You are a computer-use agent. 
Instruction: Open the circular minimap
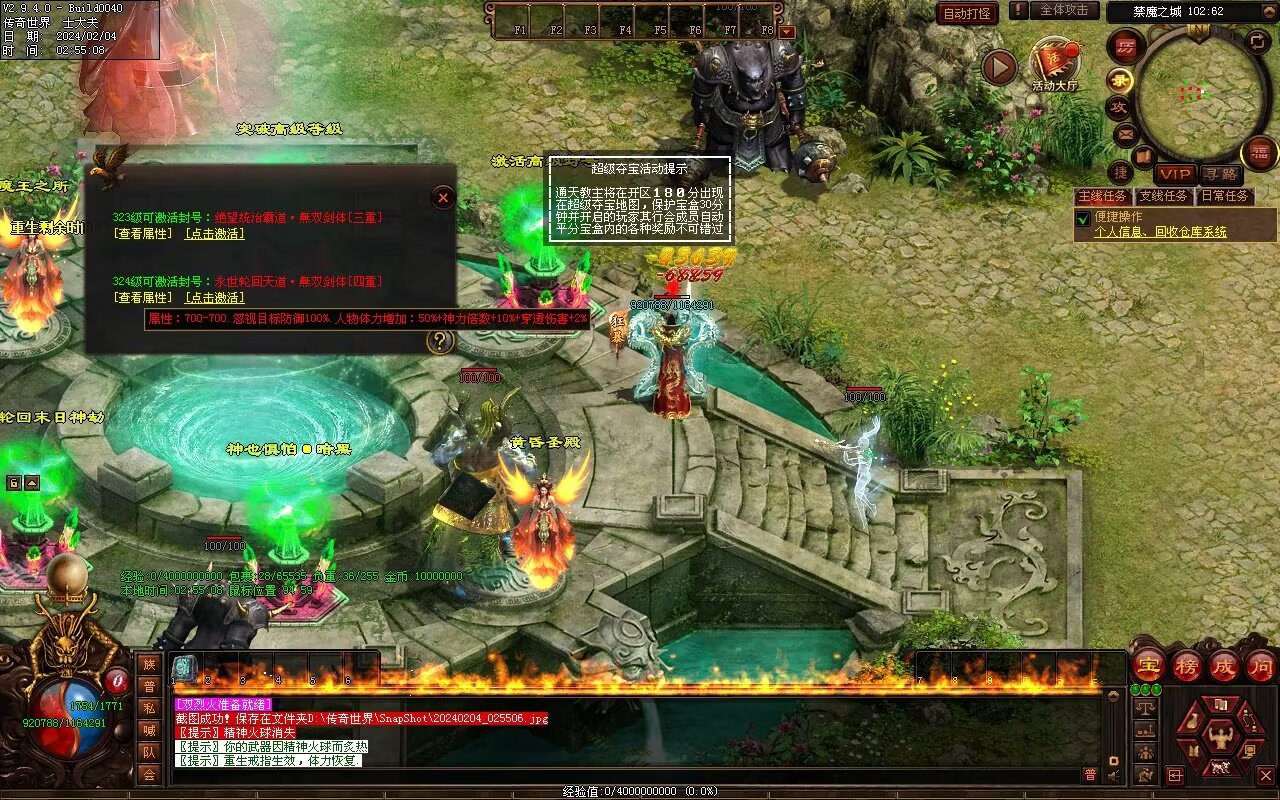(1202, 92)
